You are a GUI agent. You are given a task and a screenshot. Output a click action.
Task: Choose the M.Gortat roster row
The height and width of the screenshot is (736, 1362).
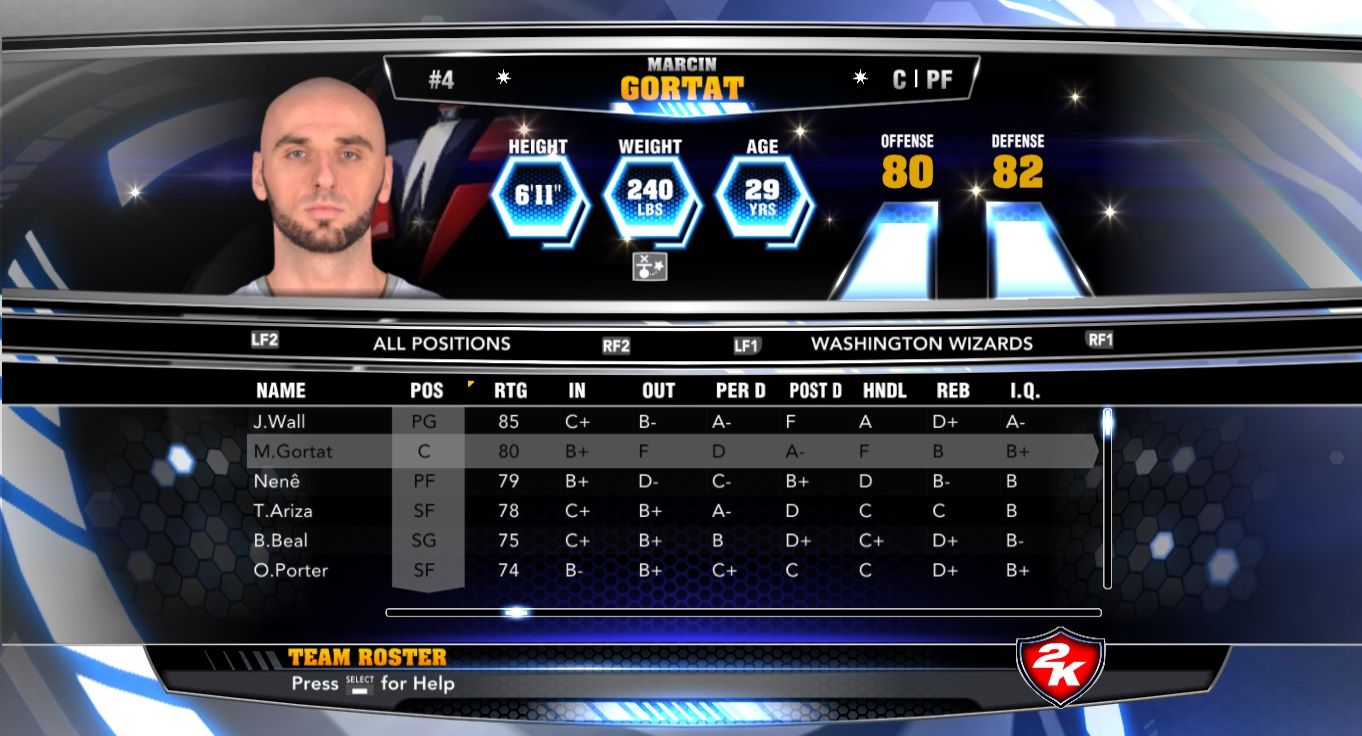coord(293,452)
